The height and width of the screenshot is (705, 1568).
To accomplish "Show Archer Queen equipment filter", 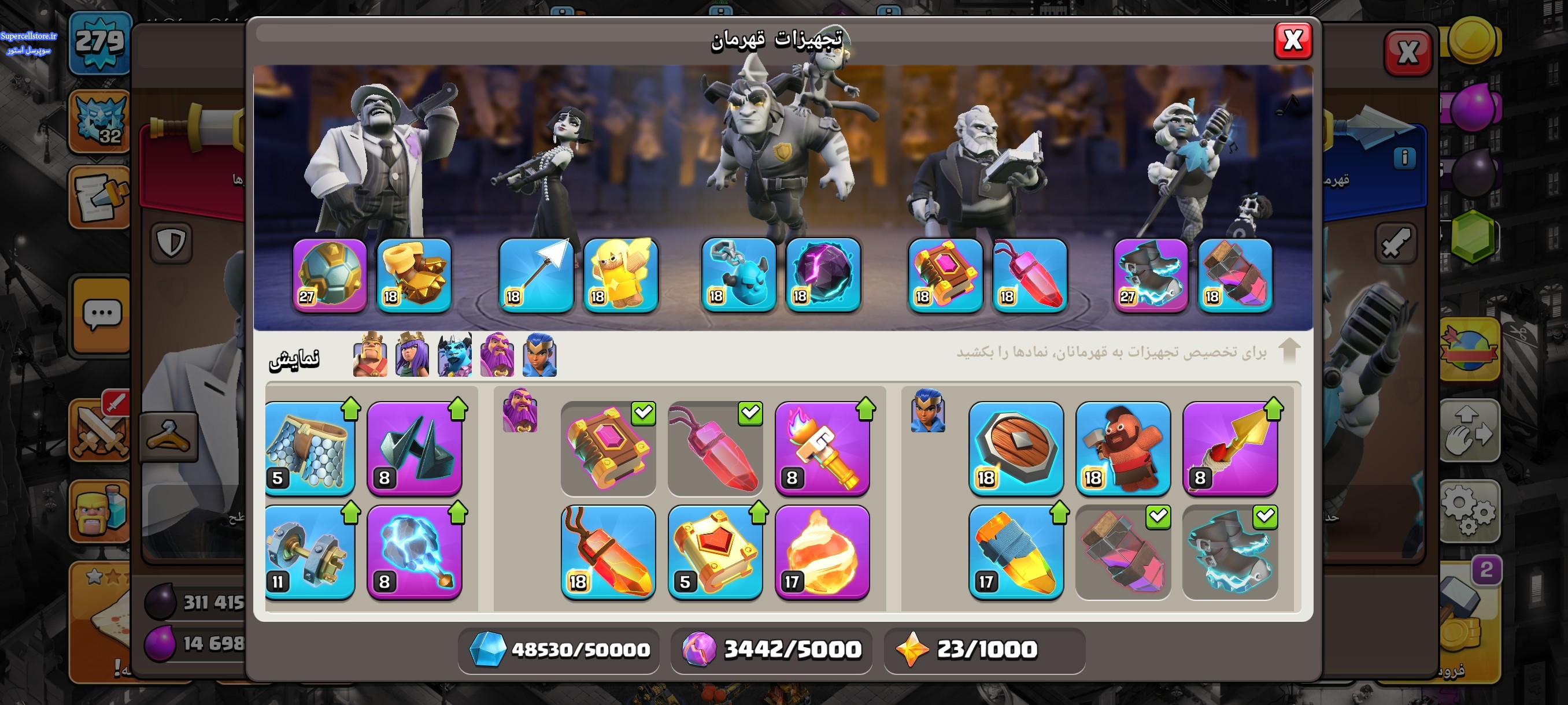I will pyautogui.click(x=412, y=355).
